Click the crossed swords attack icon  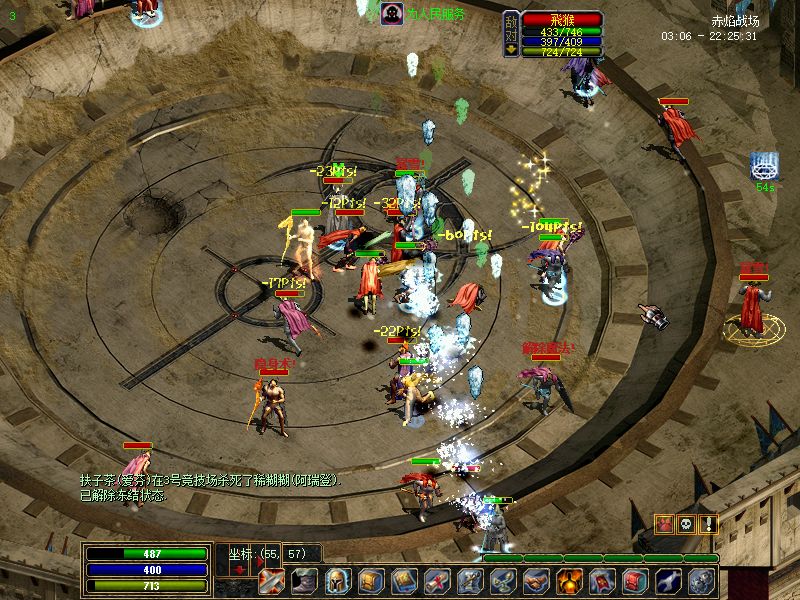click(273, 582)
